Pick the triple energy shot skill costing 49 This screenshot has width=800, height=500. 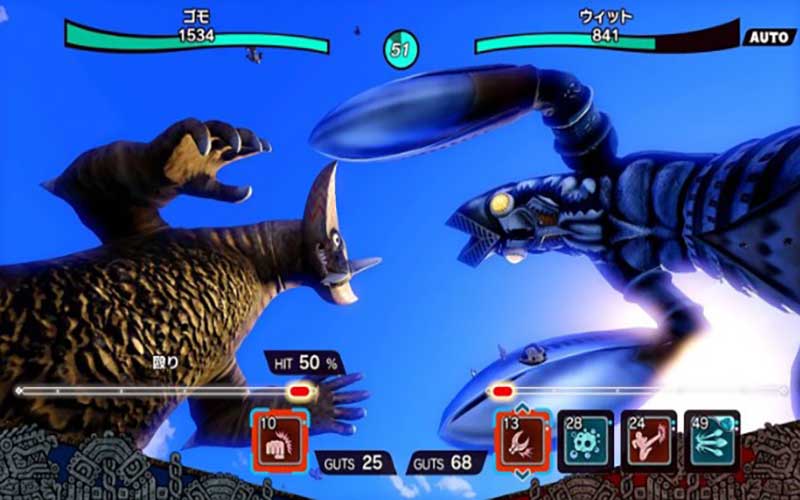pos(711,441)
